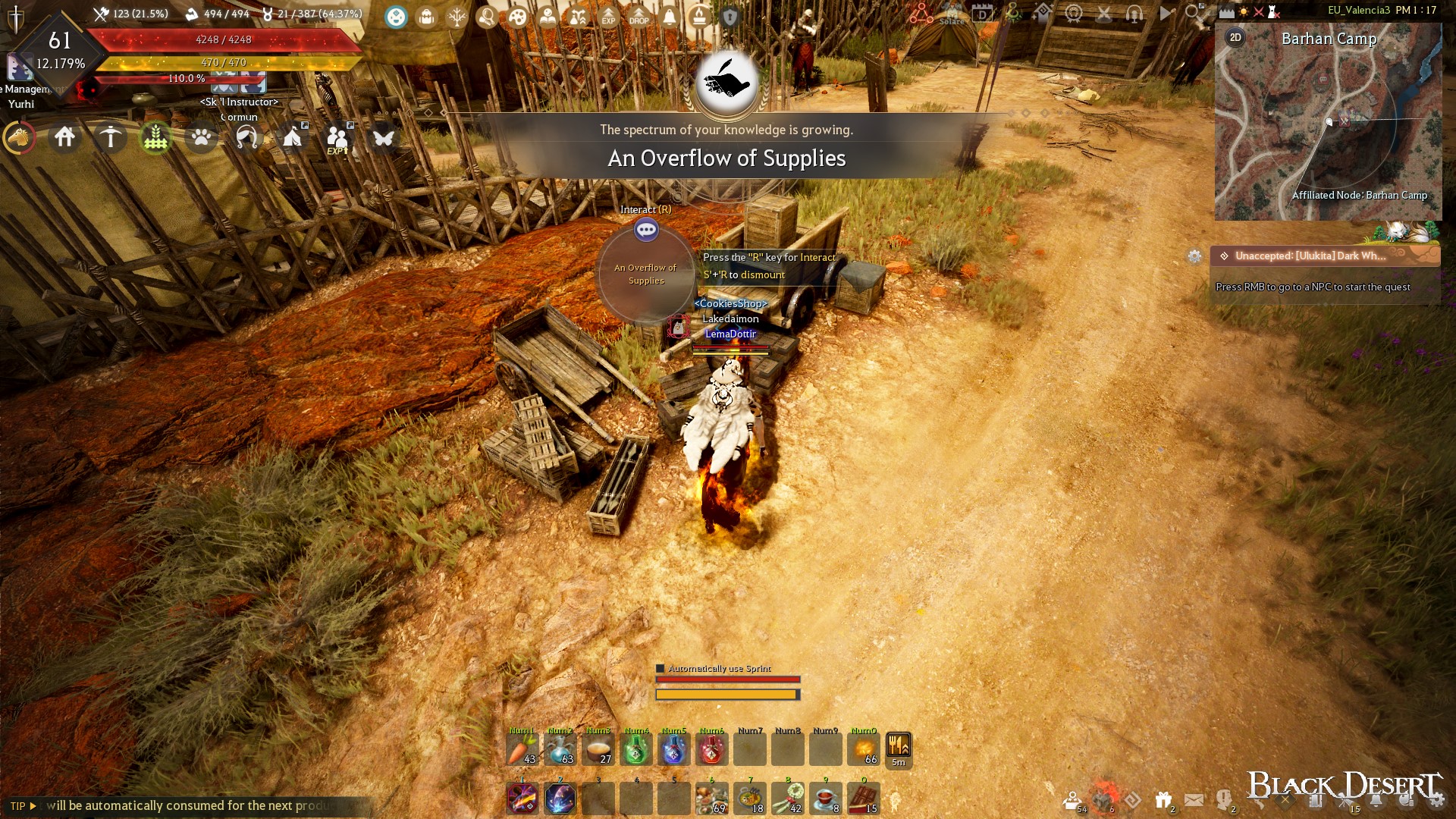Open the notification bell icon
This screenshot has width=1456, height=819.
pos(669,17)
